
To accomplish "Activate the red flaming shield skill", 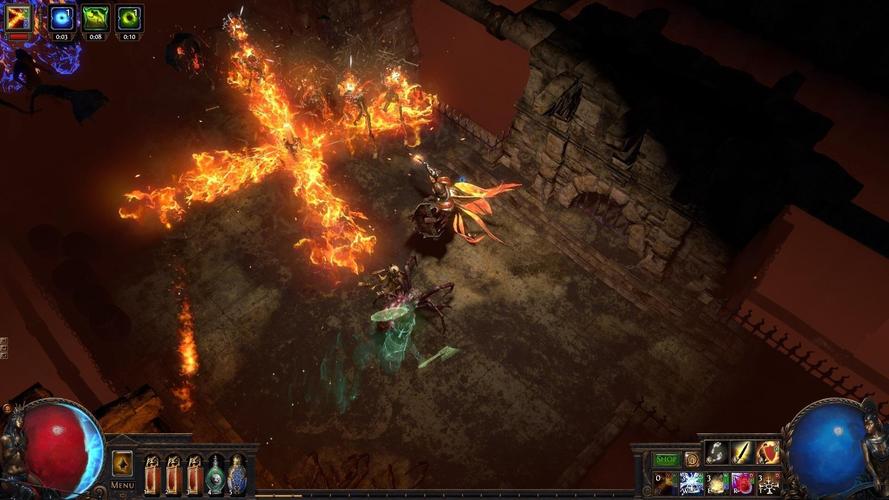I will 767,452.
